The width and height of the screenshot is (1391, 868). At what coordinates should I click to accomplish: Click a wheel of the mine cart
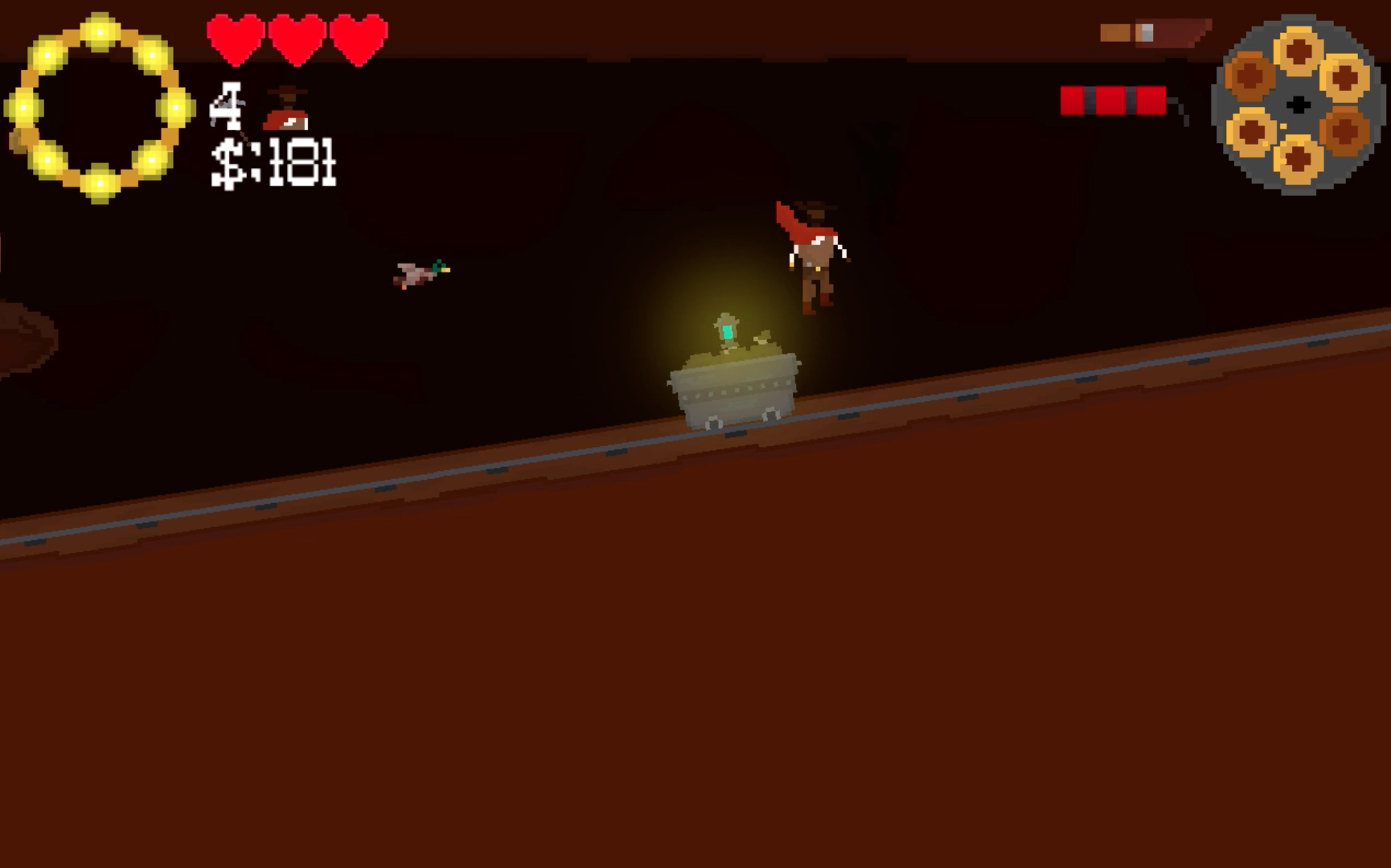(714, 424)
